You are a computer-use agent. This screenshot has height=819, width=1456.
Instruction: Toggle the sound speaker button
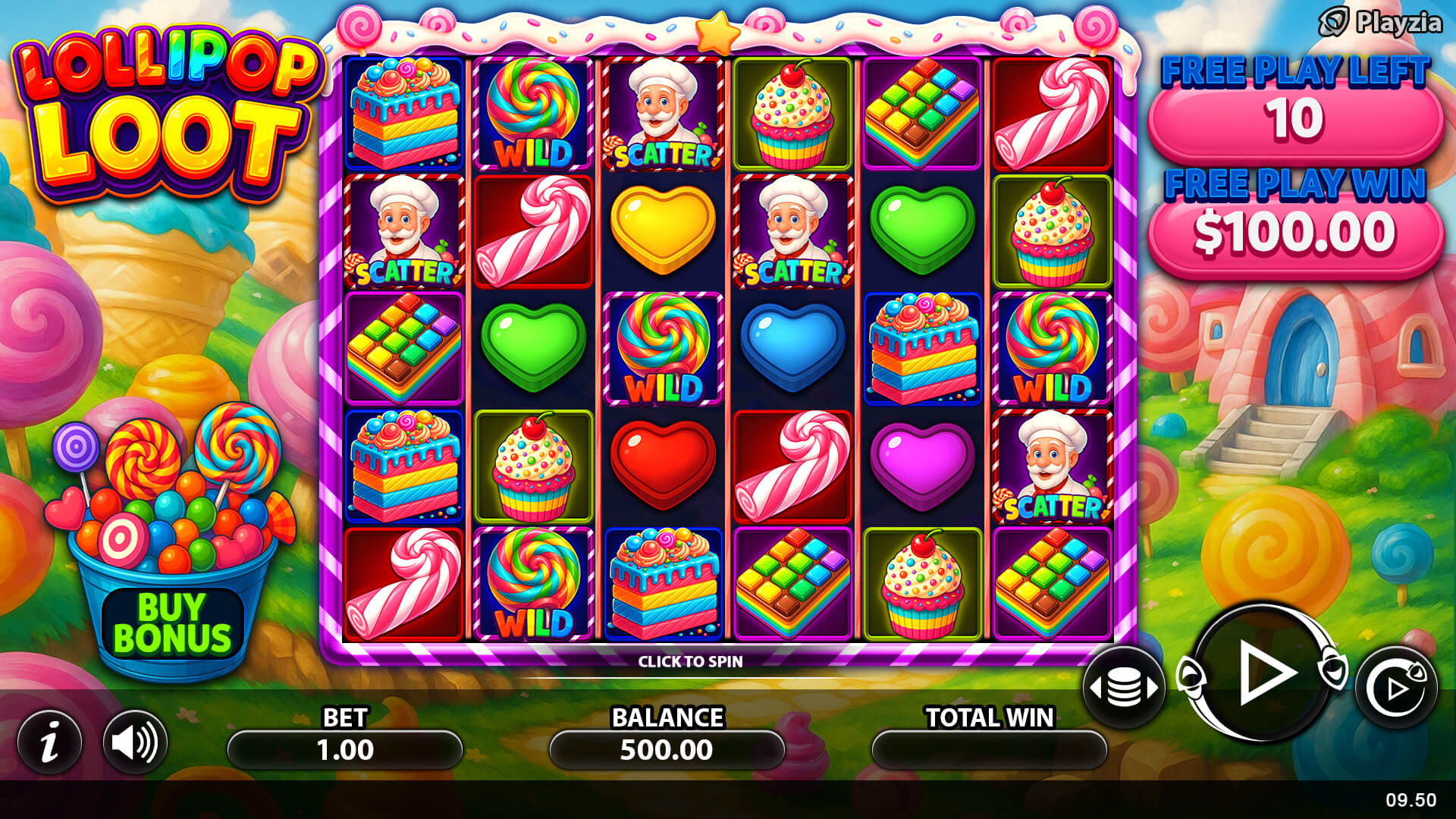pos(135,742)
